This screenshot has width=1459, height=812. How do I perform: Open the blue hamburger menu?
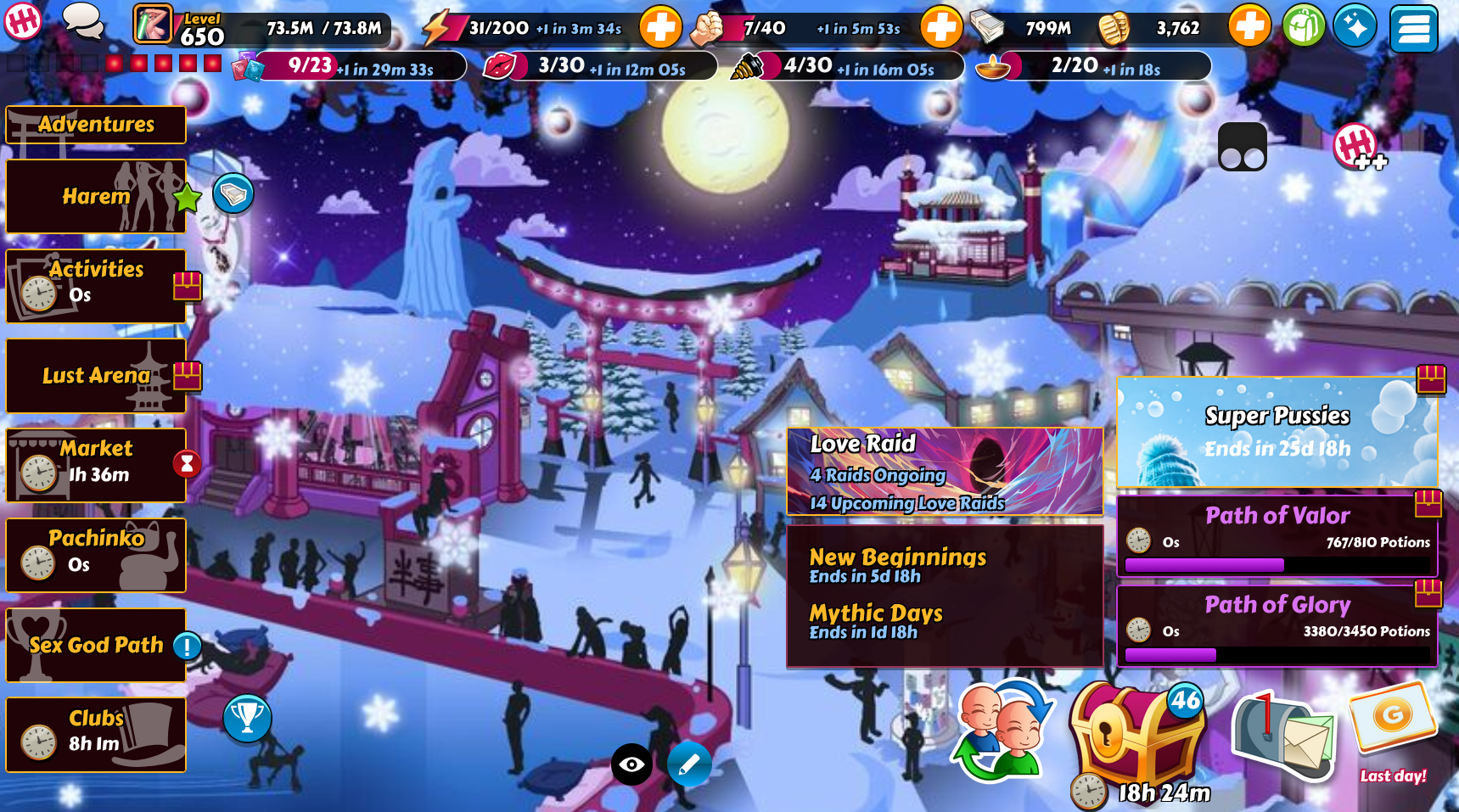[1413, 29]
